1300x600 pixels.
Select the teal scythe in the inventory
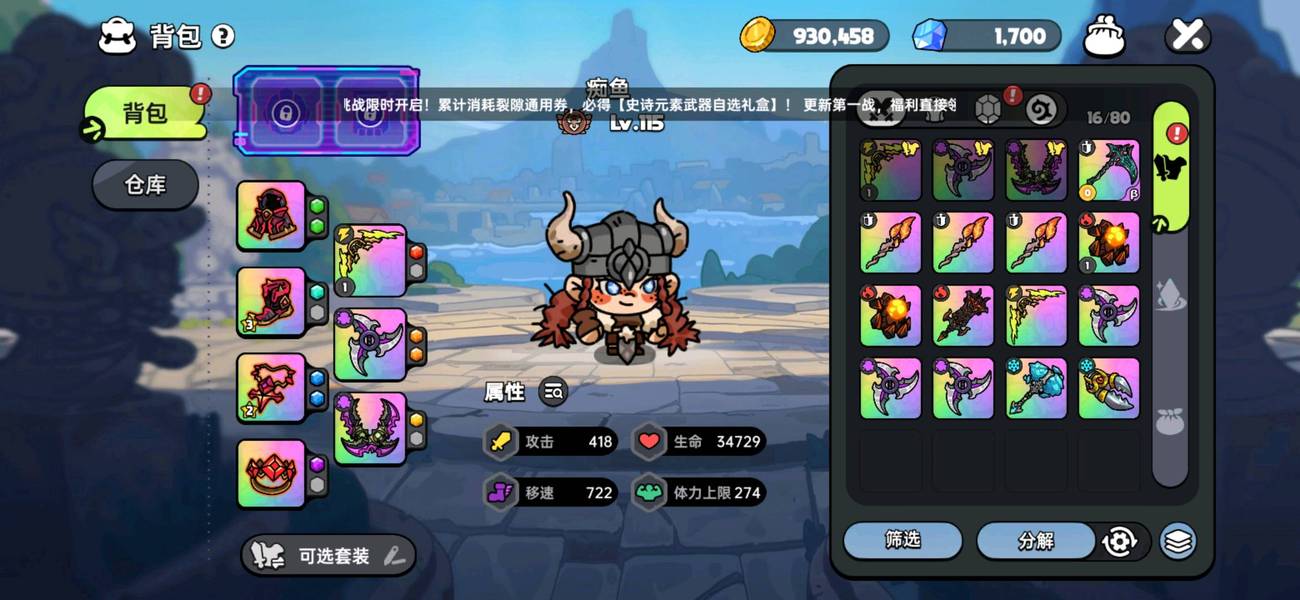click(1108, 170)
